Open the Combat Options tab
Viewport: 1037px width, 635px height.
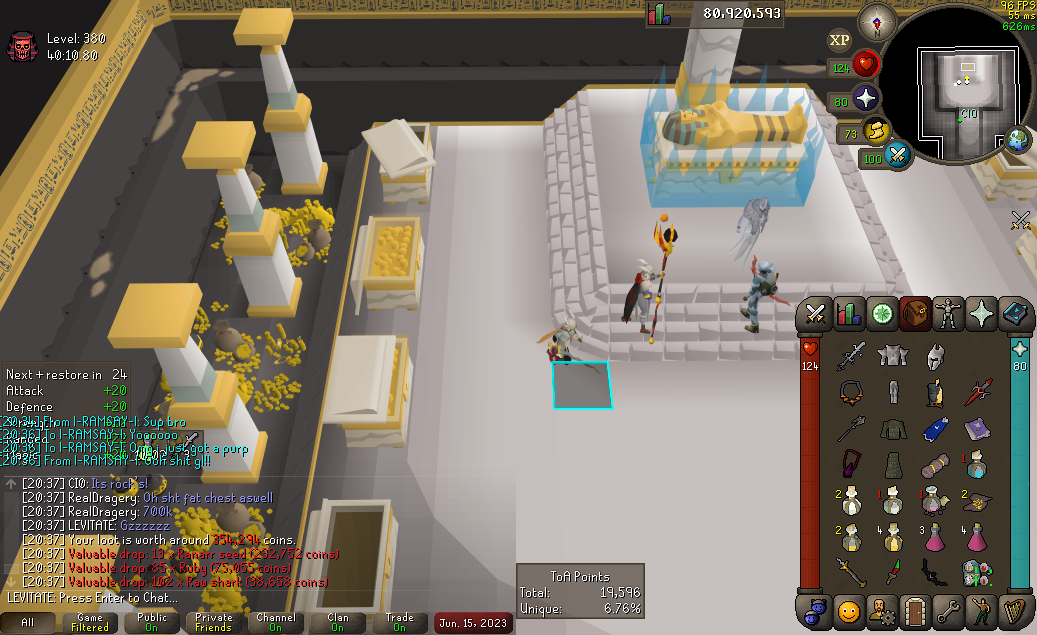click(814, 314)
